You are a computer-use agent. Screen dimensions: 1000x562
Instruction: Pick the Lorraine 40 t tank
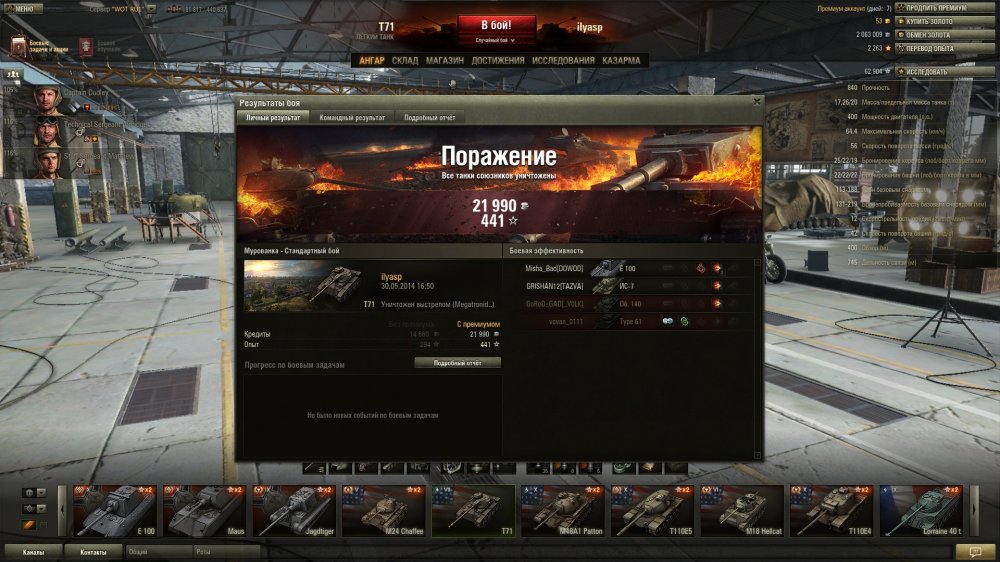tap(920, 511)
